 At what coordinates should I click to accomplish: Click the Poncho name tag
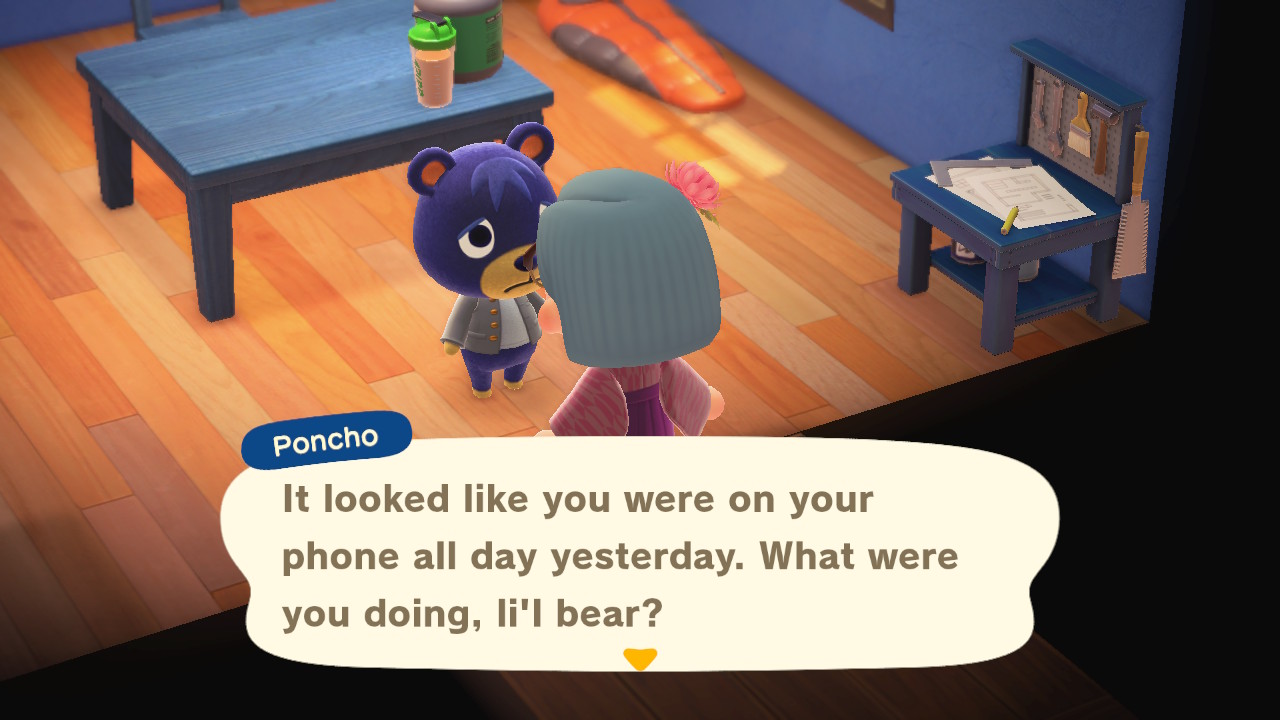click(x=325, y=436)
